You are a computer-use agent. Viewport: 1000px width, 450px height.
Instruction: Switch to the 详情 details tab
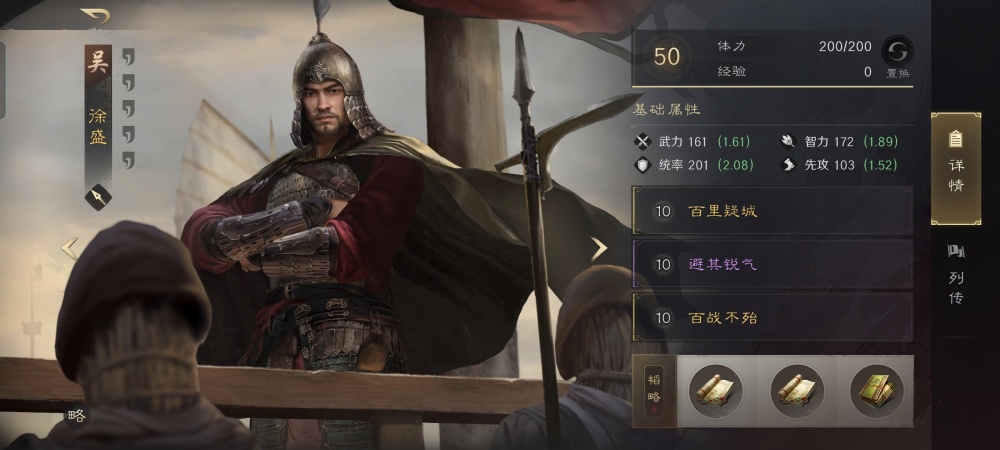click(x=955, y=168)
